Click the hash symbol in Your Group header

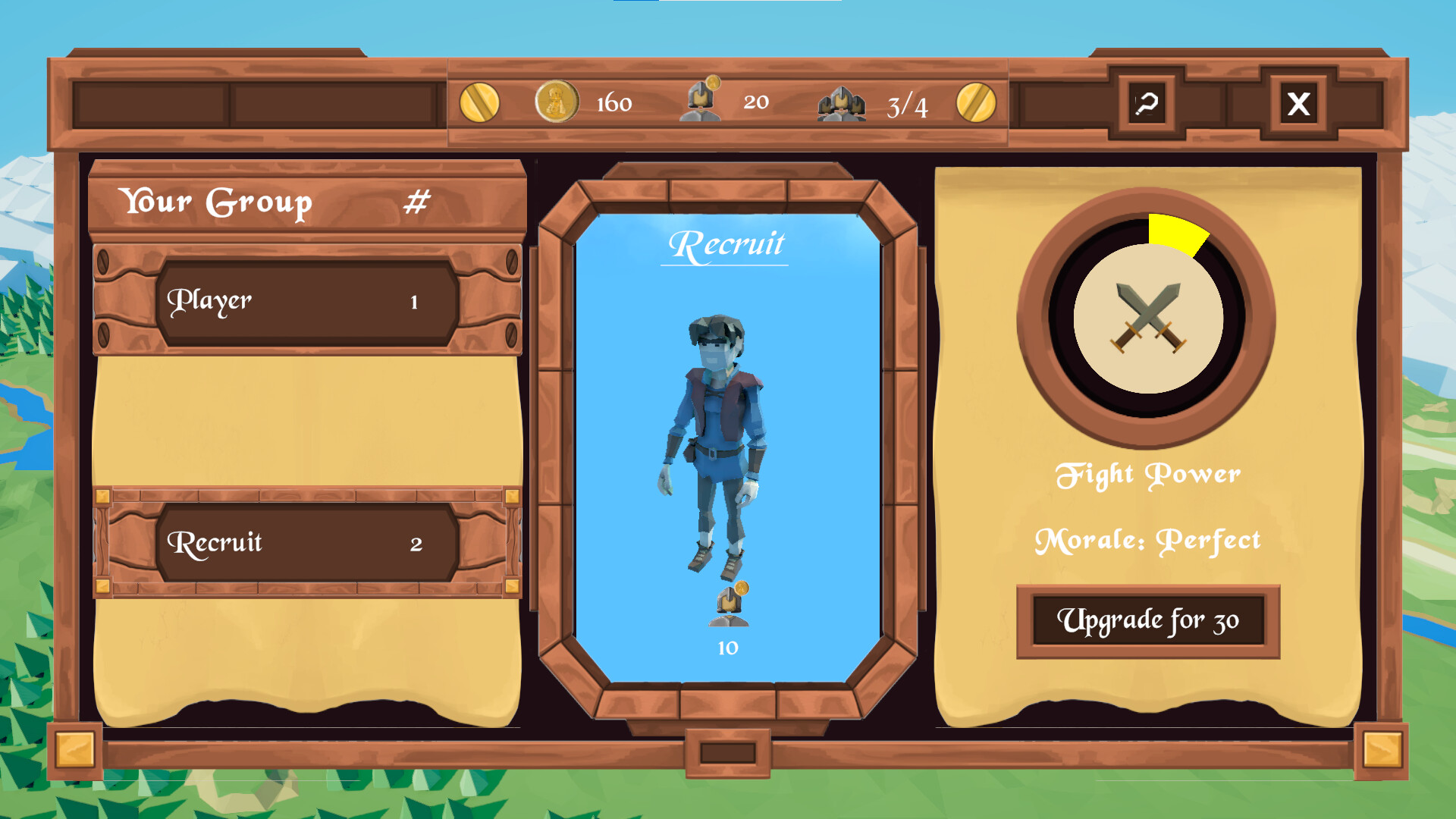[x=418, y=201]
